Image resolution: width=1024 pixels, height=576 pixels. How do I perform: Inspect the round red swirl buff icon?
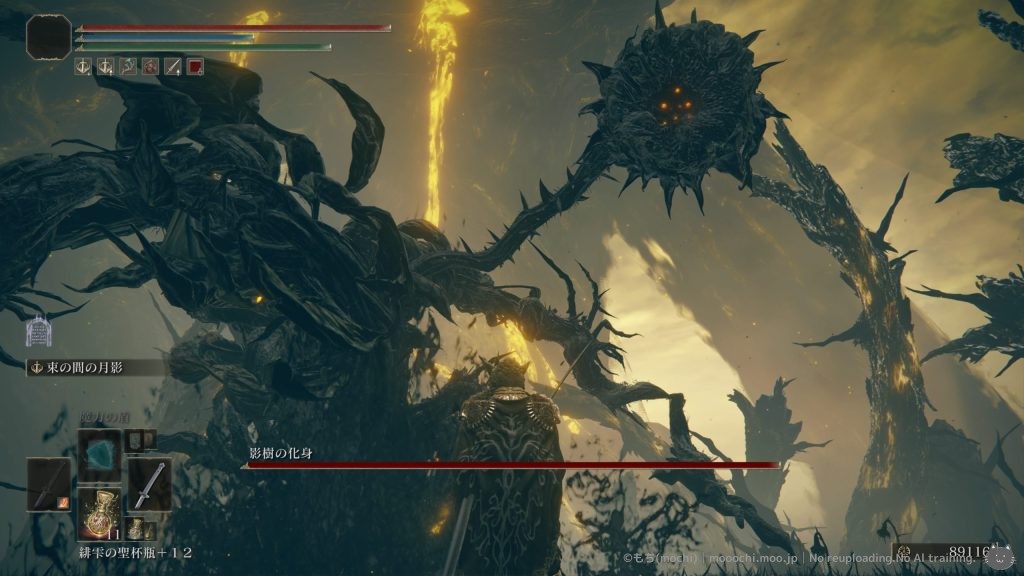coord(150,67)
